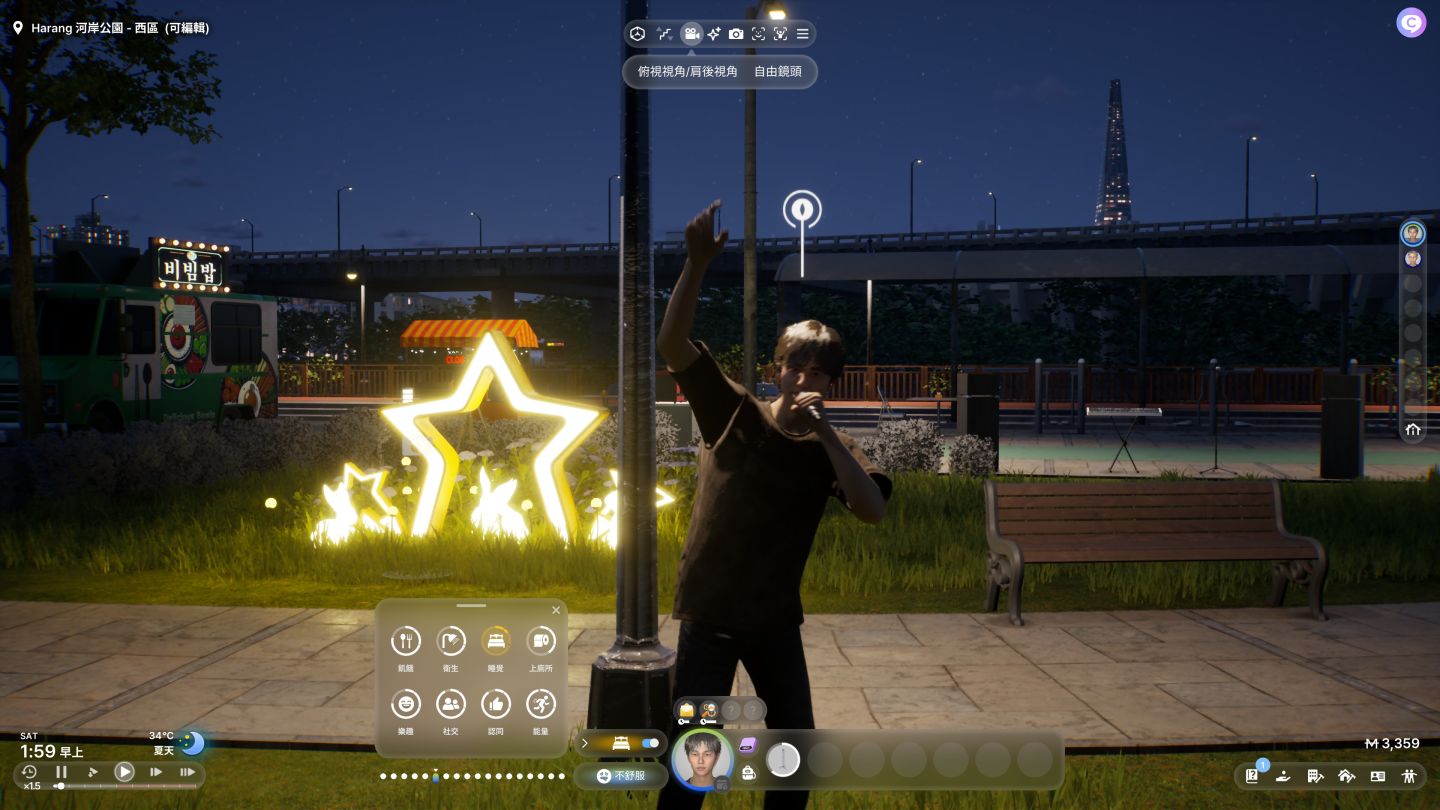Select the toilet (上廁所) need icon

tap(541, 641)
